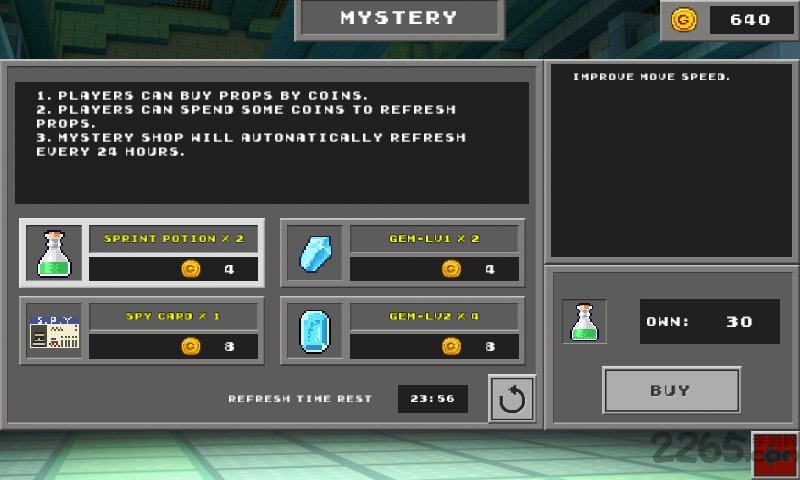Refresh the mystery shop props

coord(512,399)
